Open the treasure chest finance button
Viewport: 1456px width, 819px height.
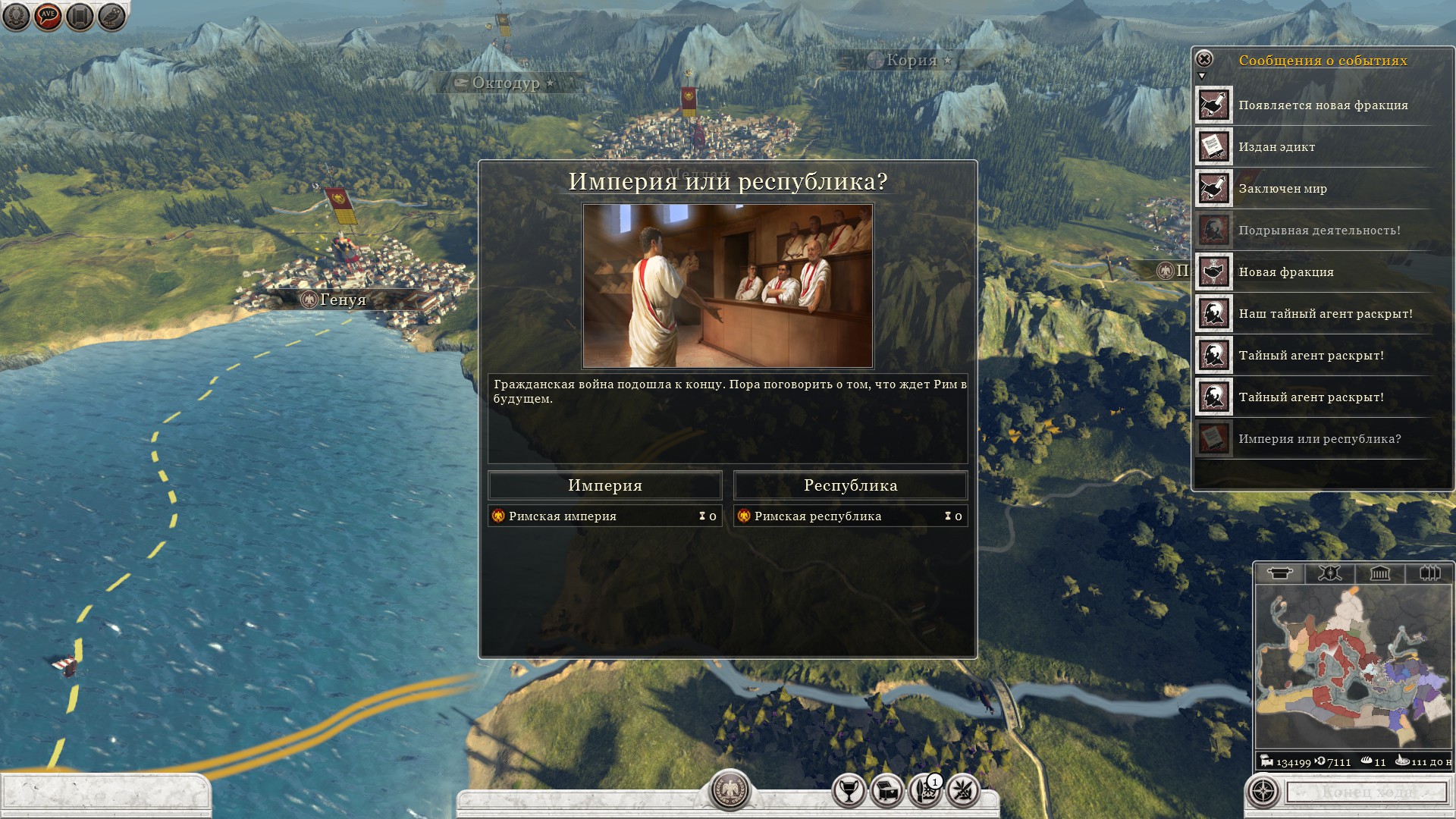[887, 792]
